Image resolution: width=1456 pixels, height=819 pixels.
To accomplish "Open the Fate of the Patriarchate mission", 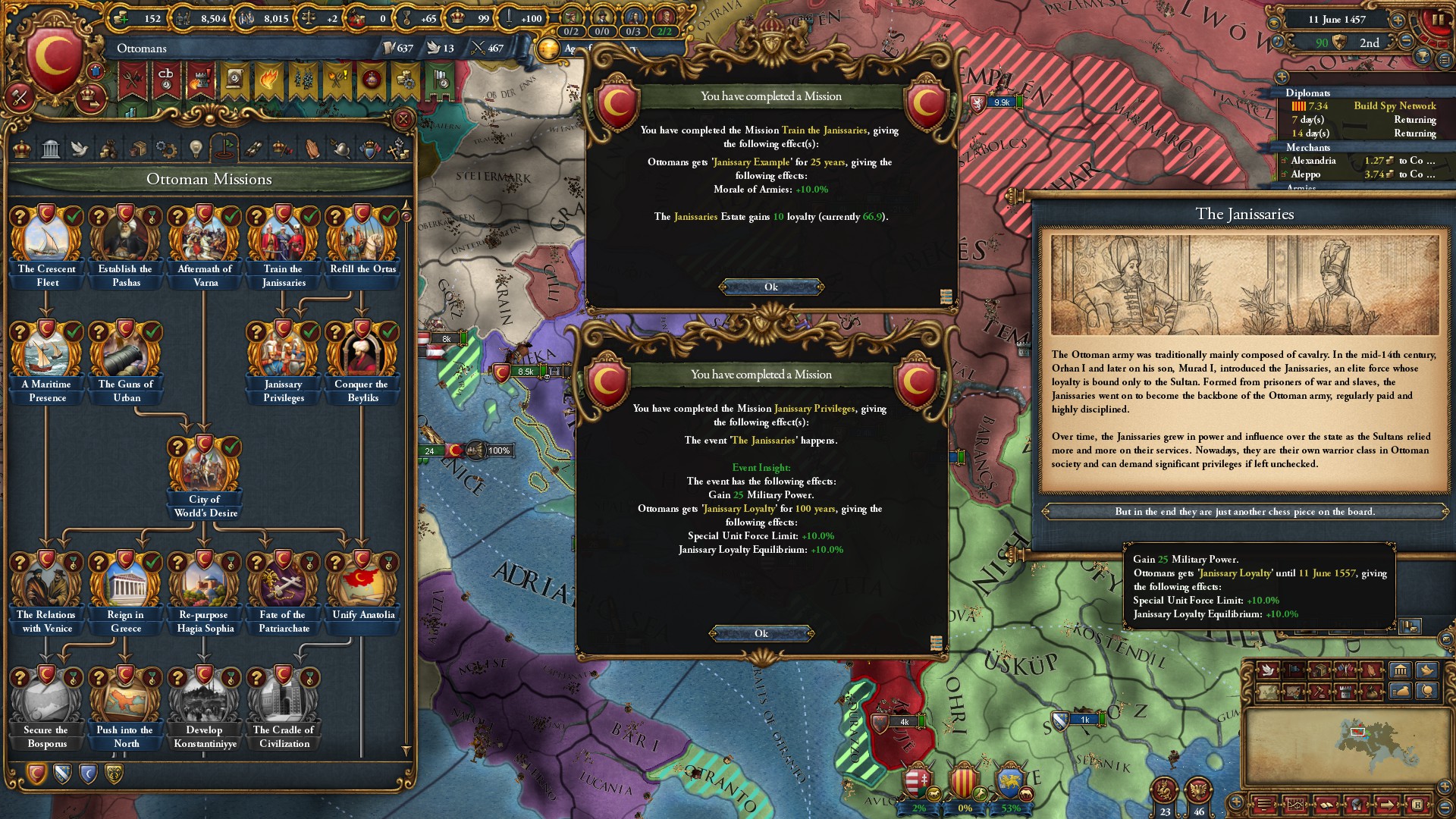I will [x=284, y=587].
